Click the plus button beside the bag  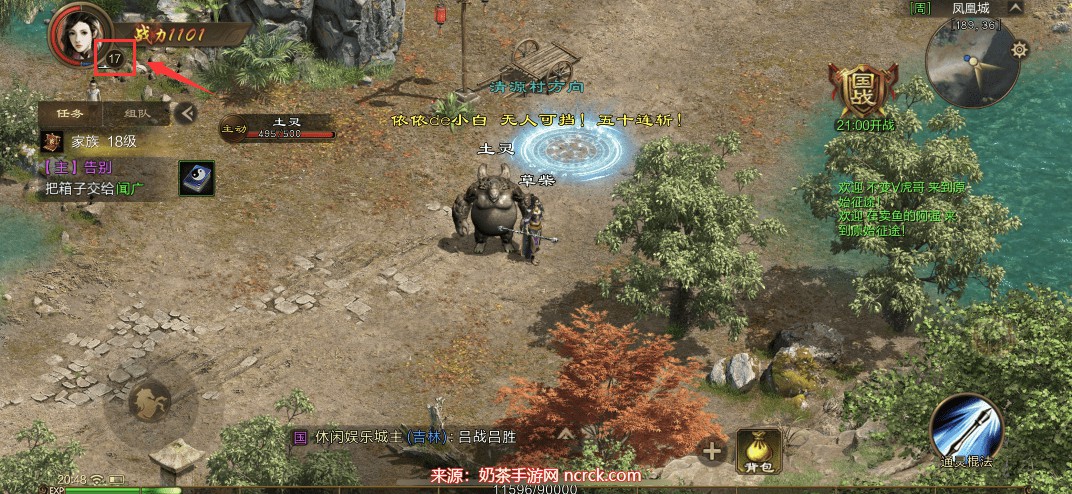pyautogui.click(x=712, y=451)
